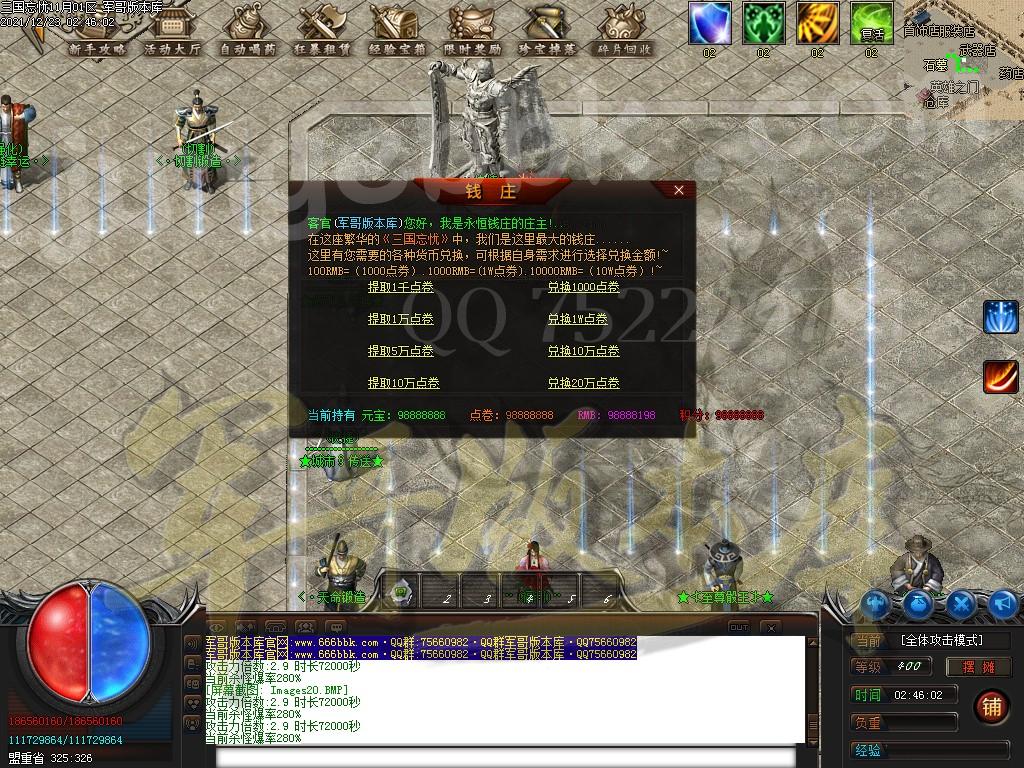Click 兑换1000点卷 exchange link
The width and height of the screenshot is (1024, 768).
[583, 287]
